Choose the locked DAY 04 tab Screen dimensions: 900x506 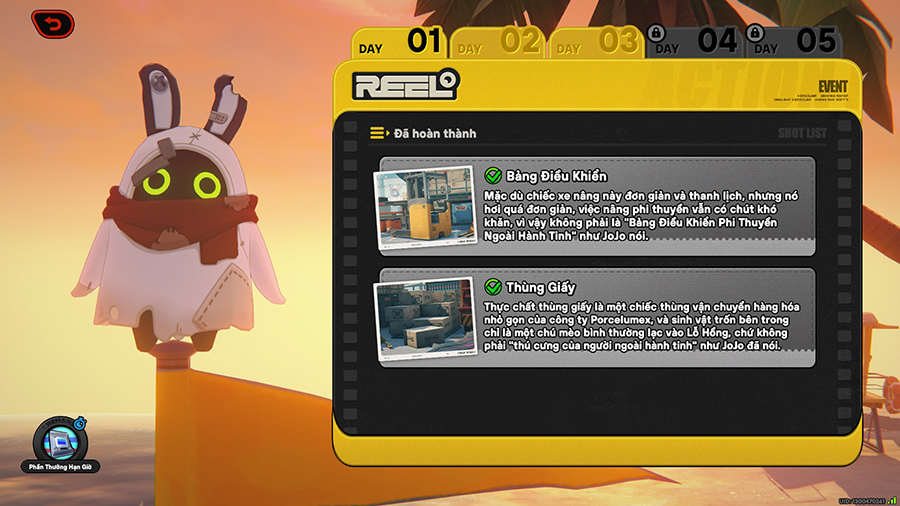(692, 42)
